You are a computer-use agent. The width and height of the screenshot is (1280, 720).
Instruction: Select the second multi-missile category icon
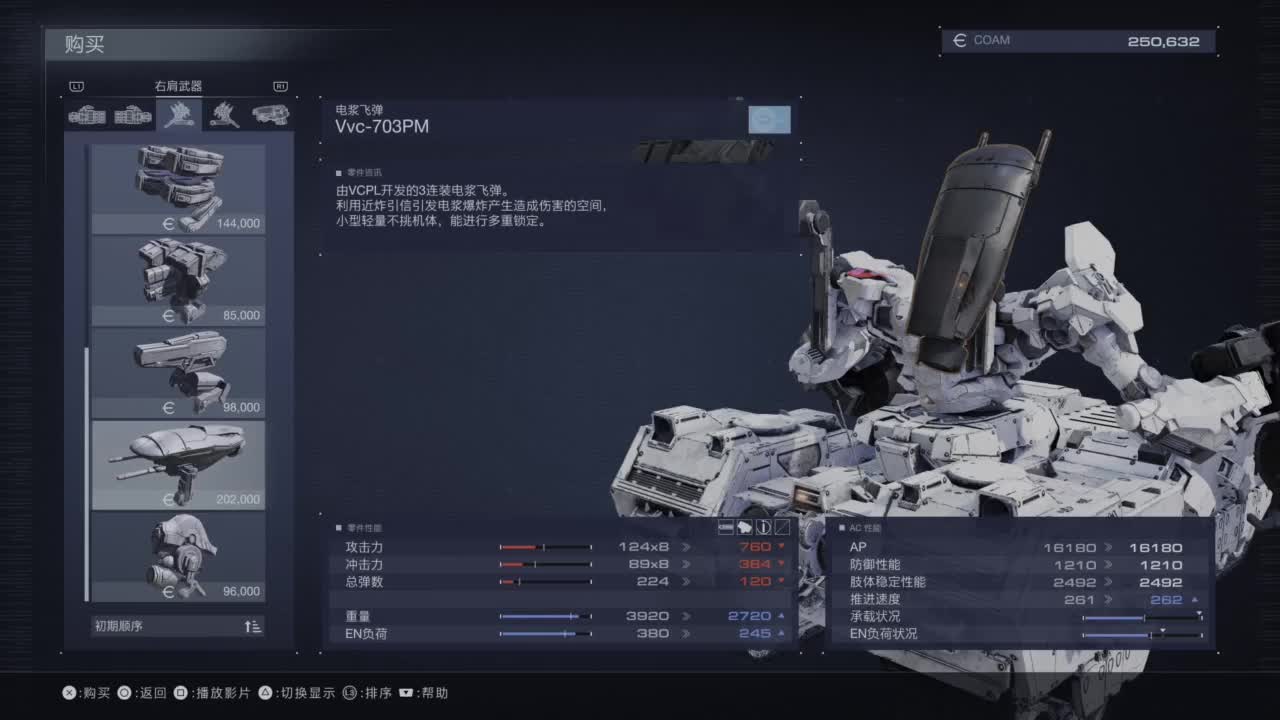(x=133, y=115)
